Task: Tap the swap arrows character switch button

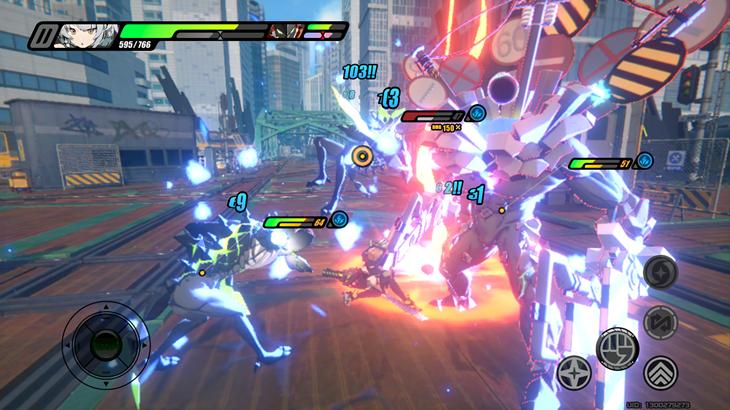Action: (x=660, y=322)
